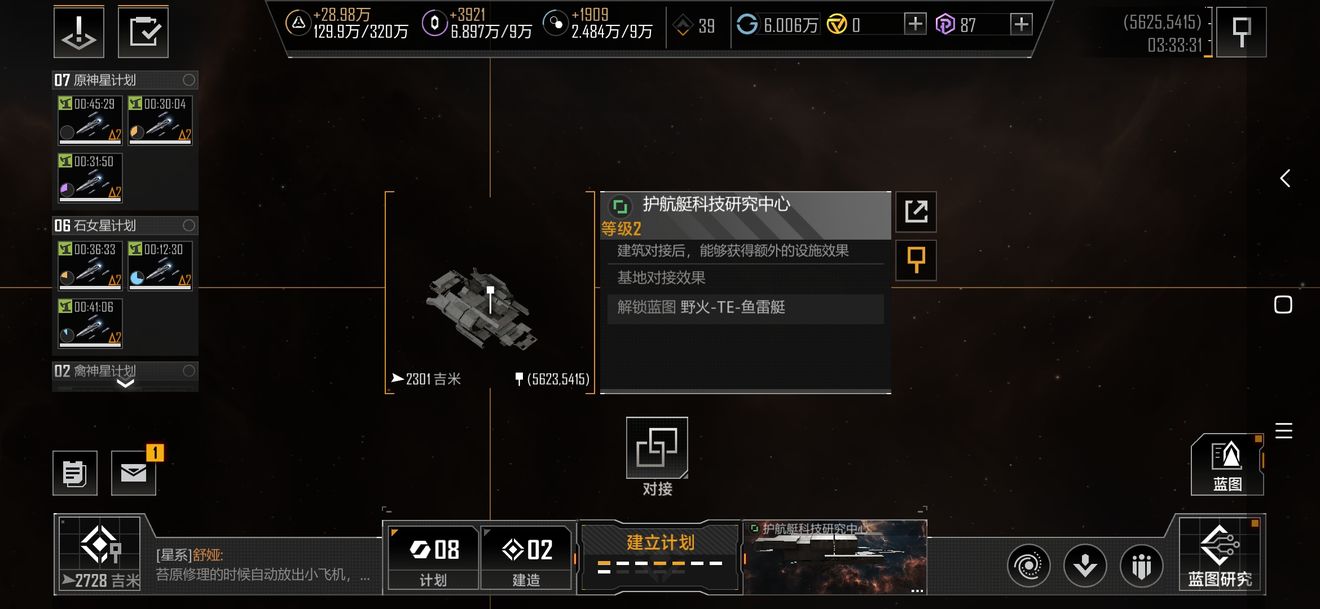Toggle the orange map pin bookmark

[915, 260]
